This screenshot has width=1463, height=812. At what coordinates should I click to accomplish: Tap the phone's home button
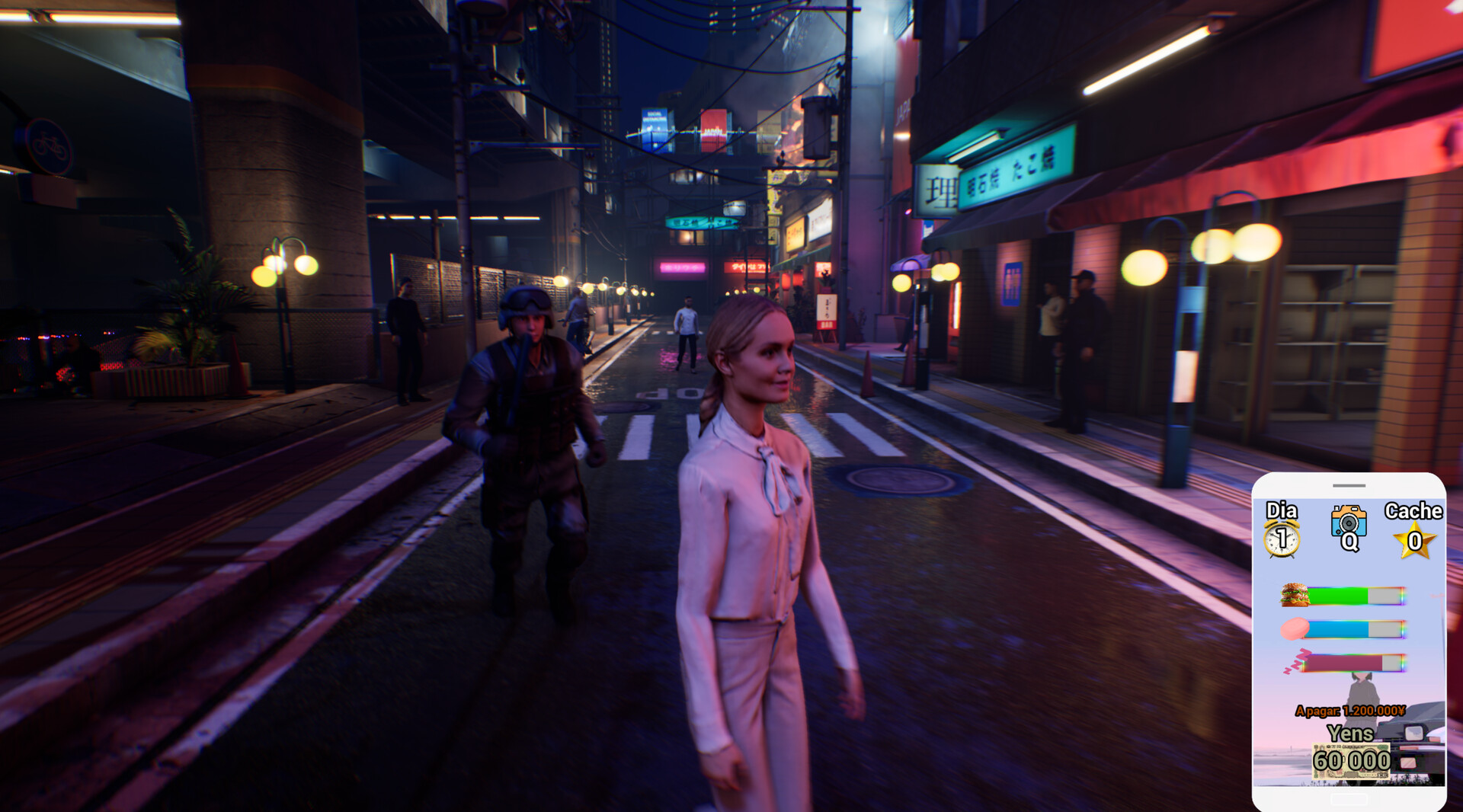tap(1349, 799)
